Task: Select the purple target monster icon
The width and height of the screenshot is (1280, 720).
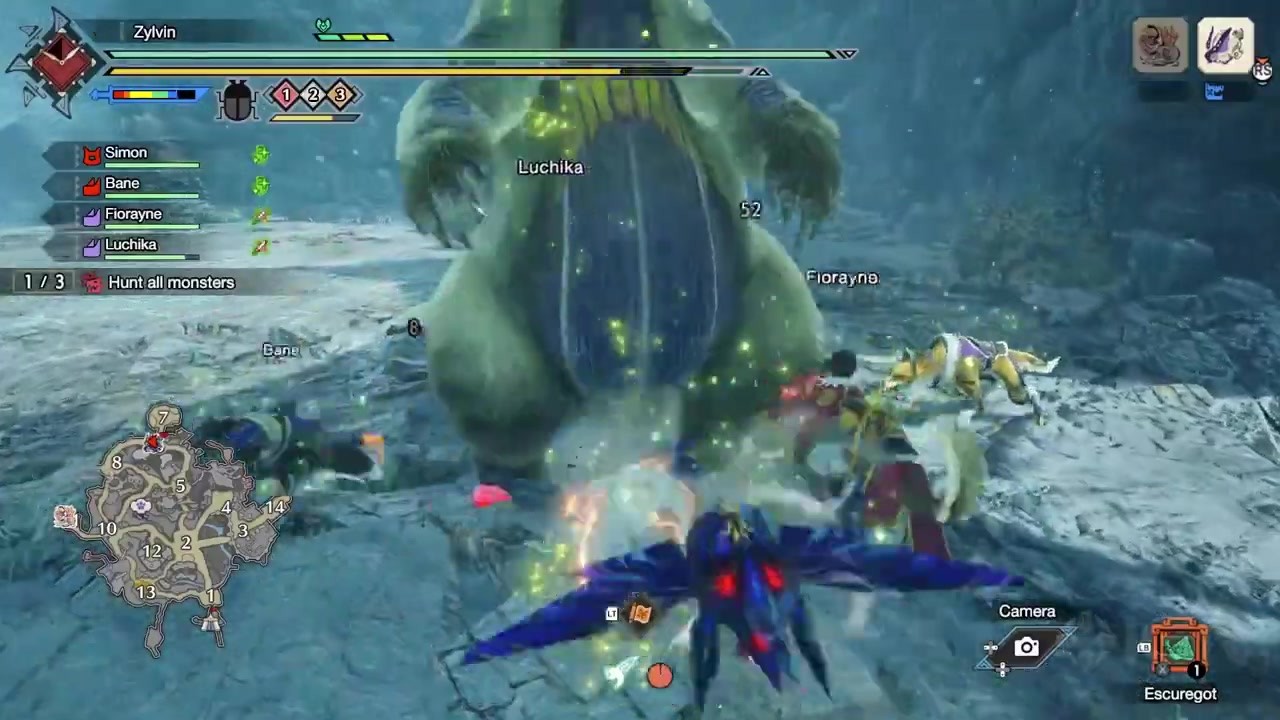Action: pyautogui.click(x=1225, y=45)
